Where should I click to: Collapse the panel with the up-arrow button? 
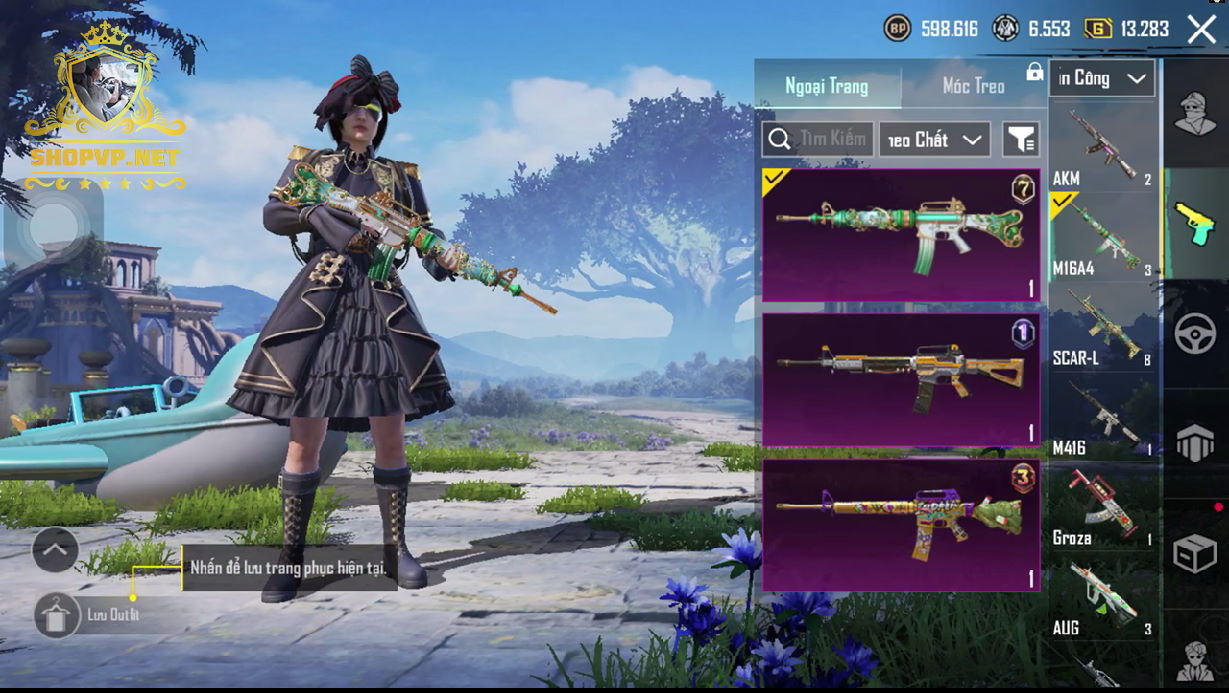coord(55,549)
